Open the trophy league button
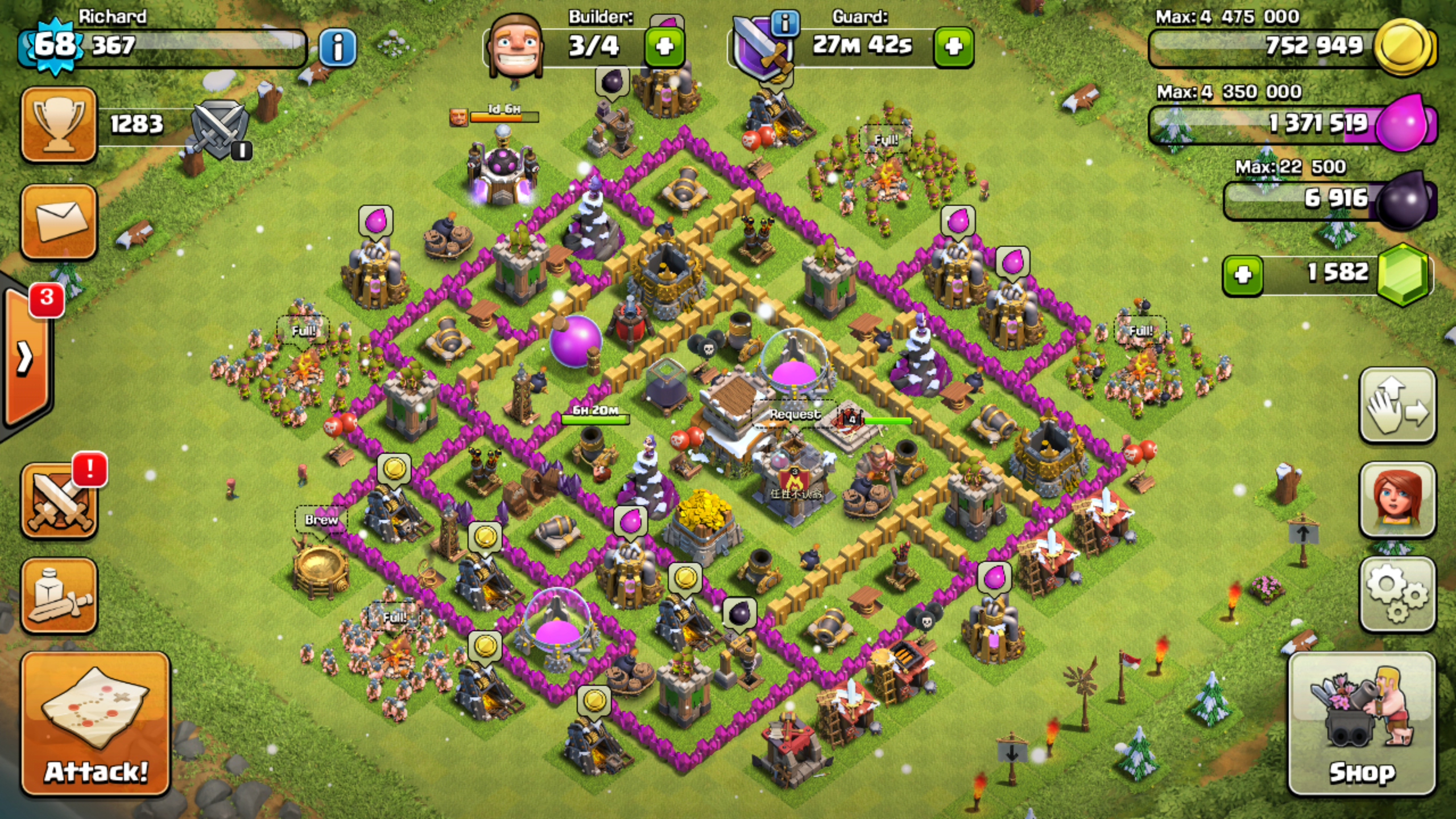 (59, 124)
